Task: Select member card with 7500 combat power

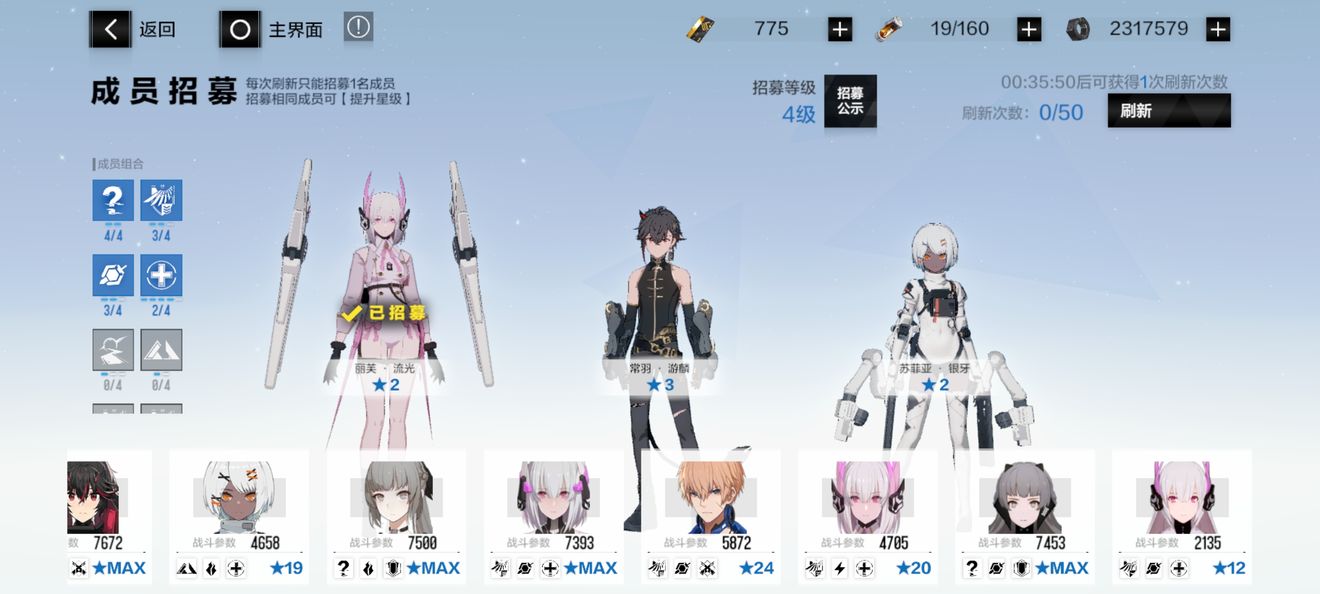Action: coord(396,515)
